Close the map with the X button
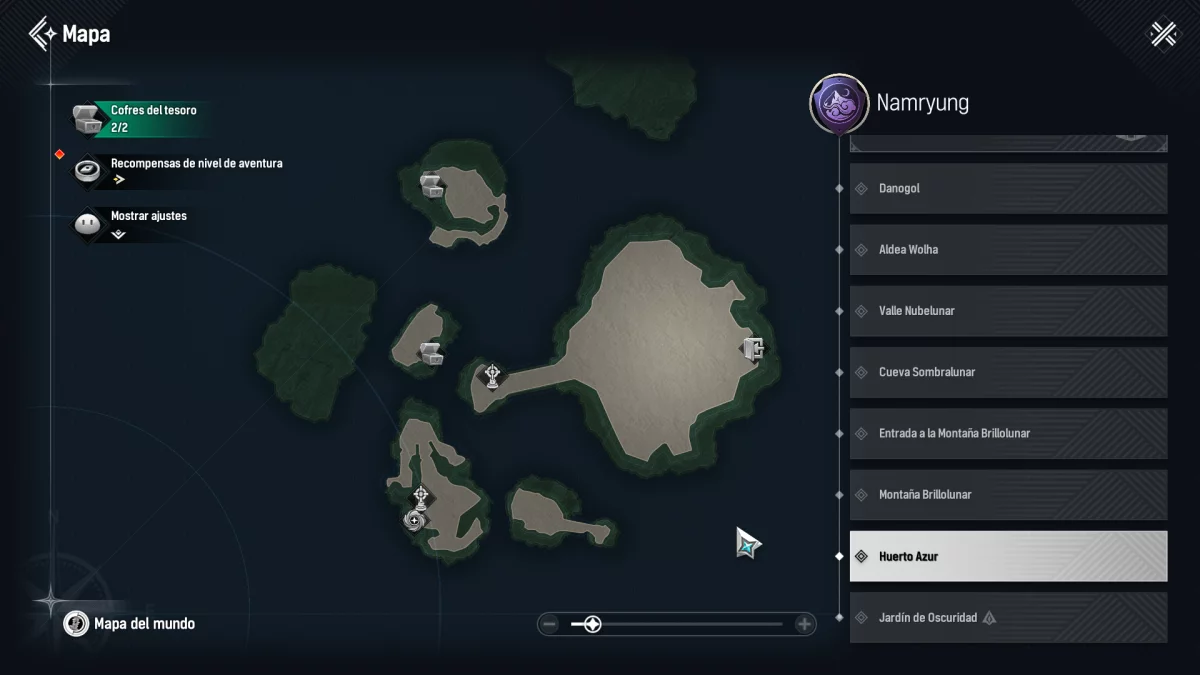 tap(1163, 34)
